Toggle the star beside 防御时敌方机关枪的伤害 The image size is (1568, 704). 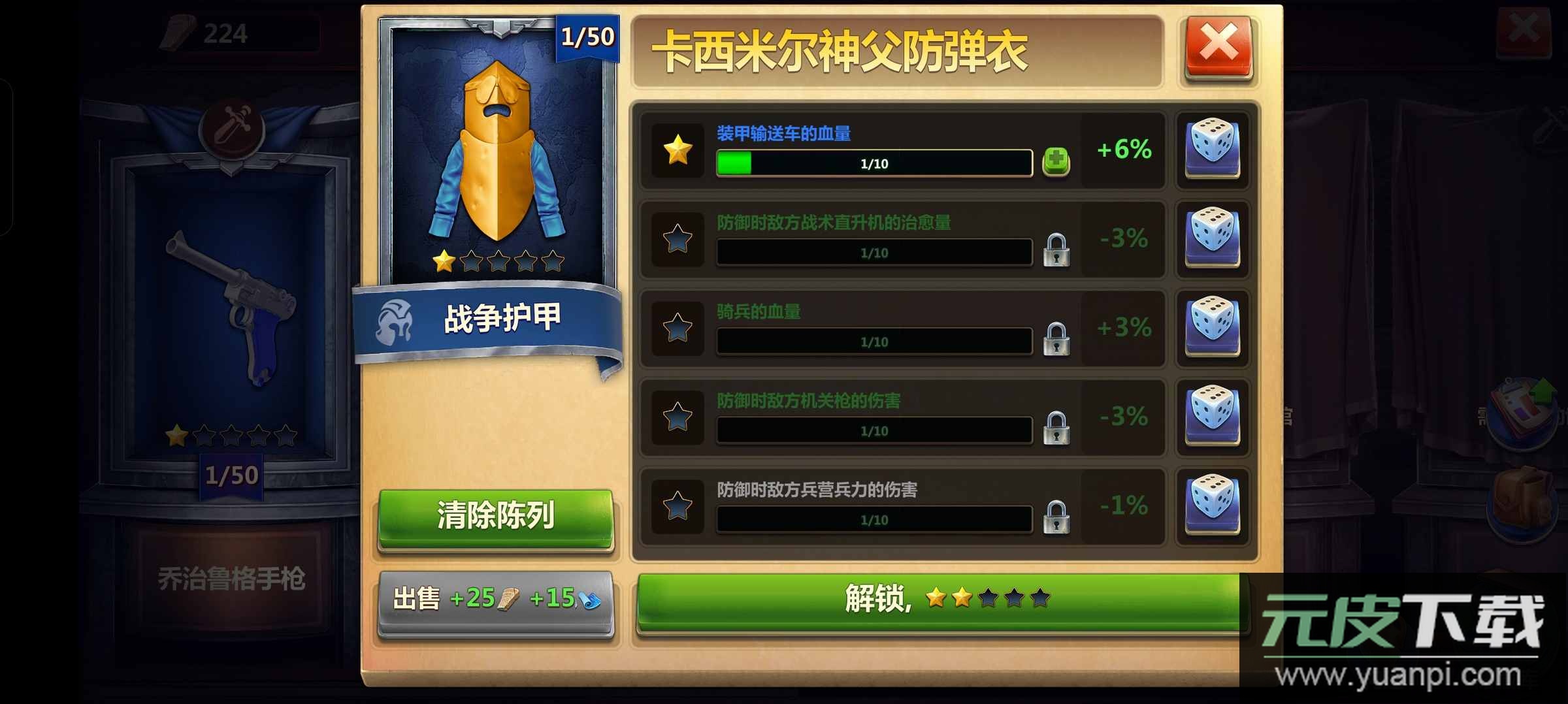point(677,418)
